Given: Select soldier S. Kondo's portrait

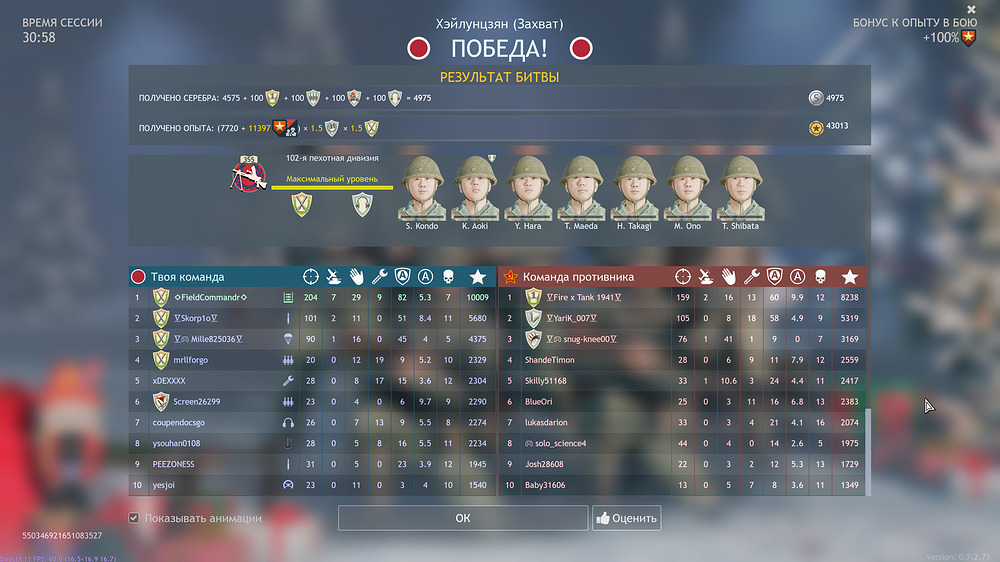Looking at the screenshot, I should tap(424, 186).
